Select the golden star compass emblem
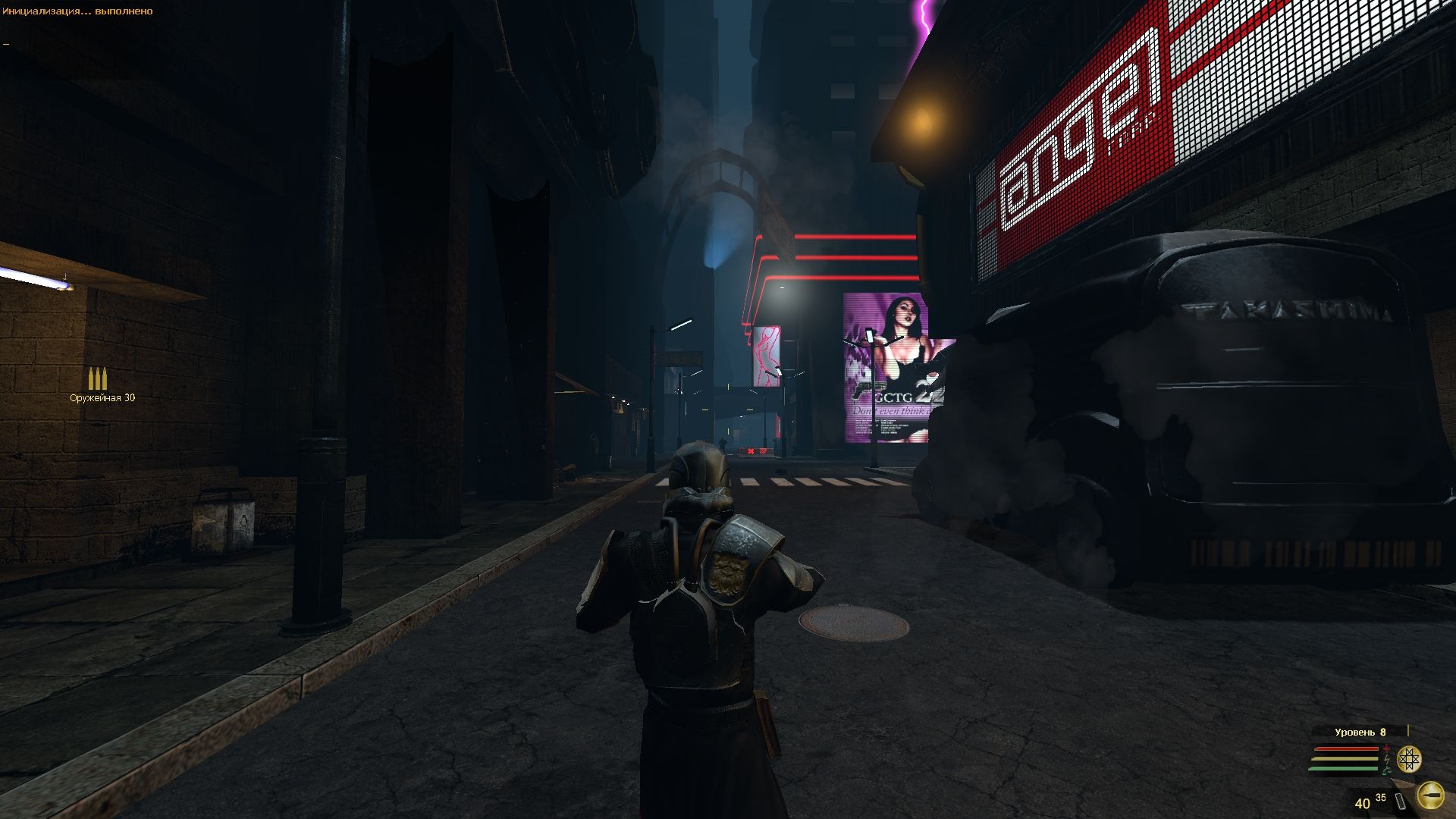The width and height of the screenshot is (1456, 819). point(1409,759)
